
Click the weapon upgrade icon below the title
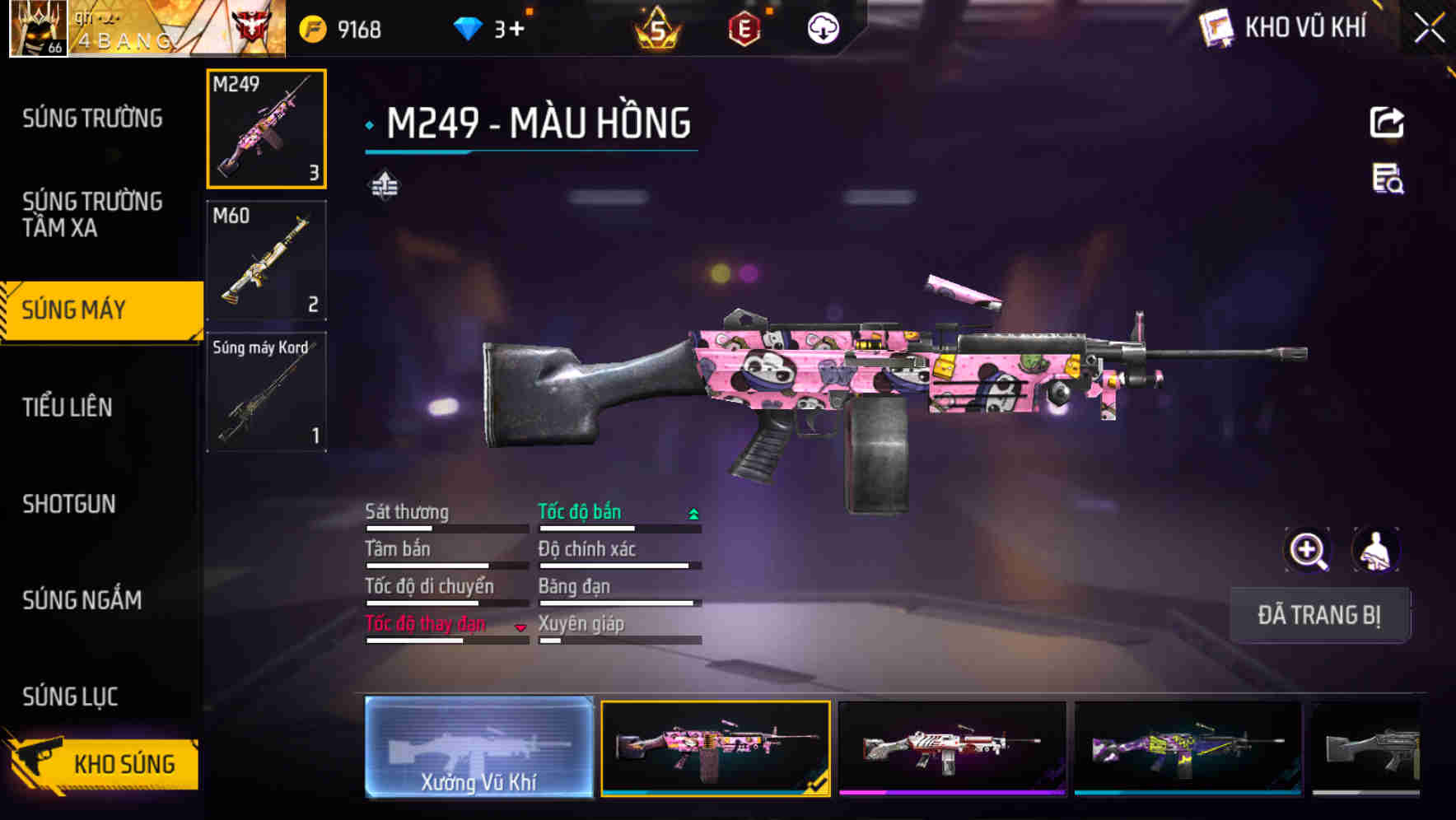pyautogui.click(x=384, y=185)
